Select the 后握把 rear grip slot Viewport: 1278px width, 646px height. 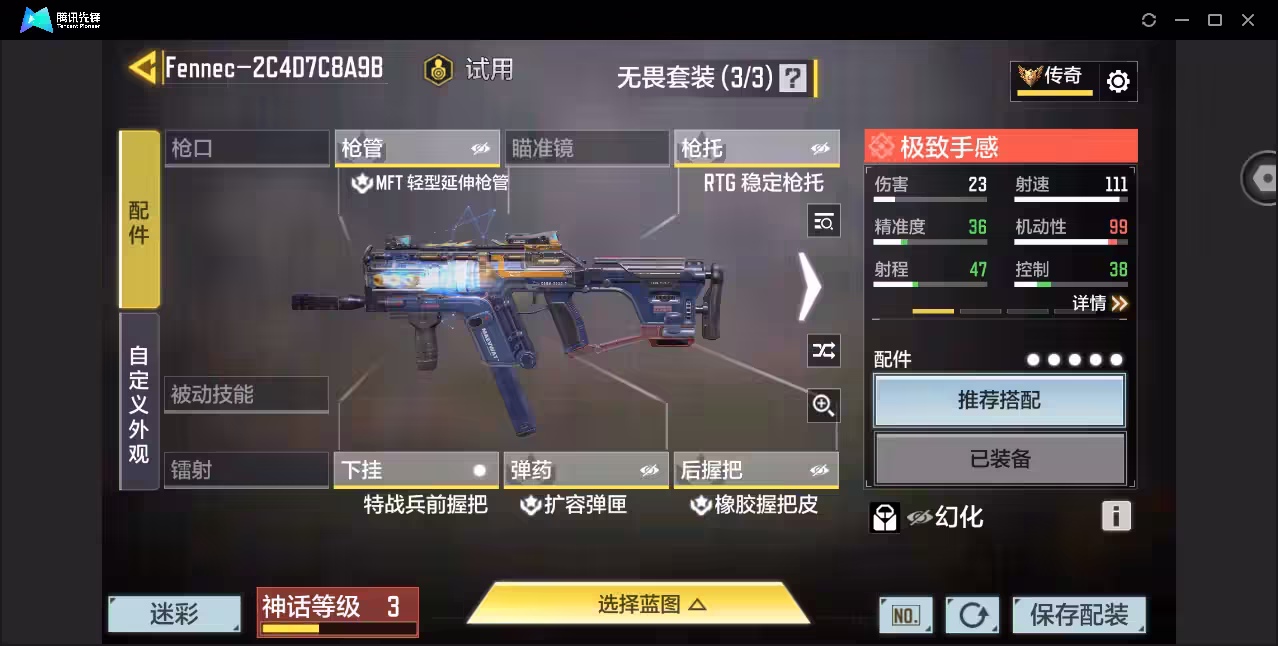(756, 470)
